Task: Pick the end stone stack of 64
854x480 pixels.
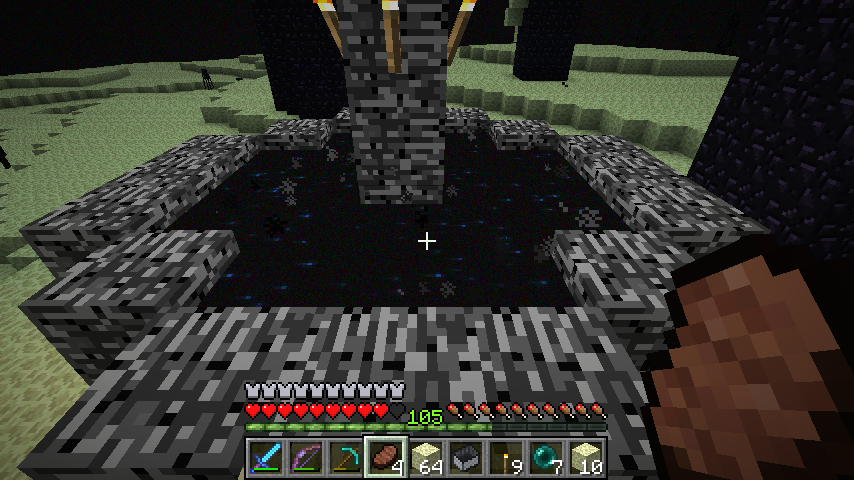Action: point(425,458)
